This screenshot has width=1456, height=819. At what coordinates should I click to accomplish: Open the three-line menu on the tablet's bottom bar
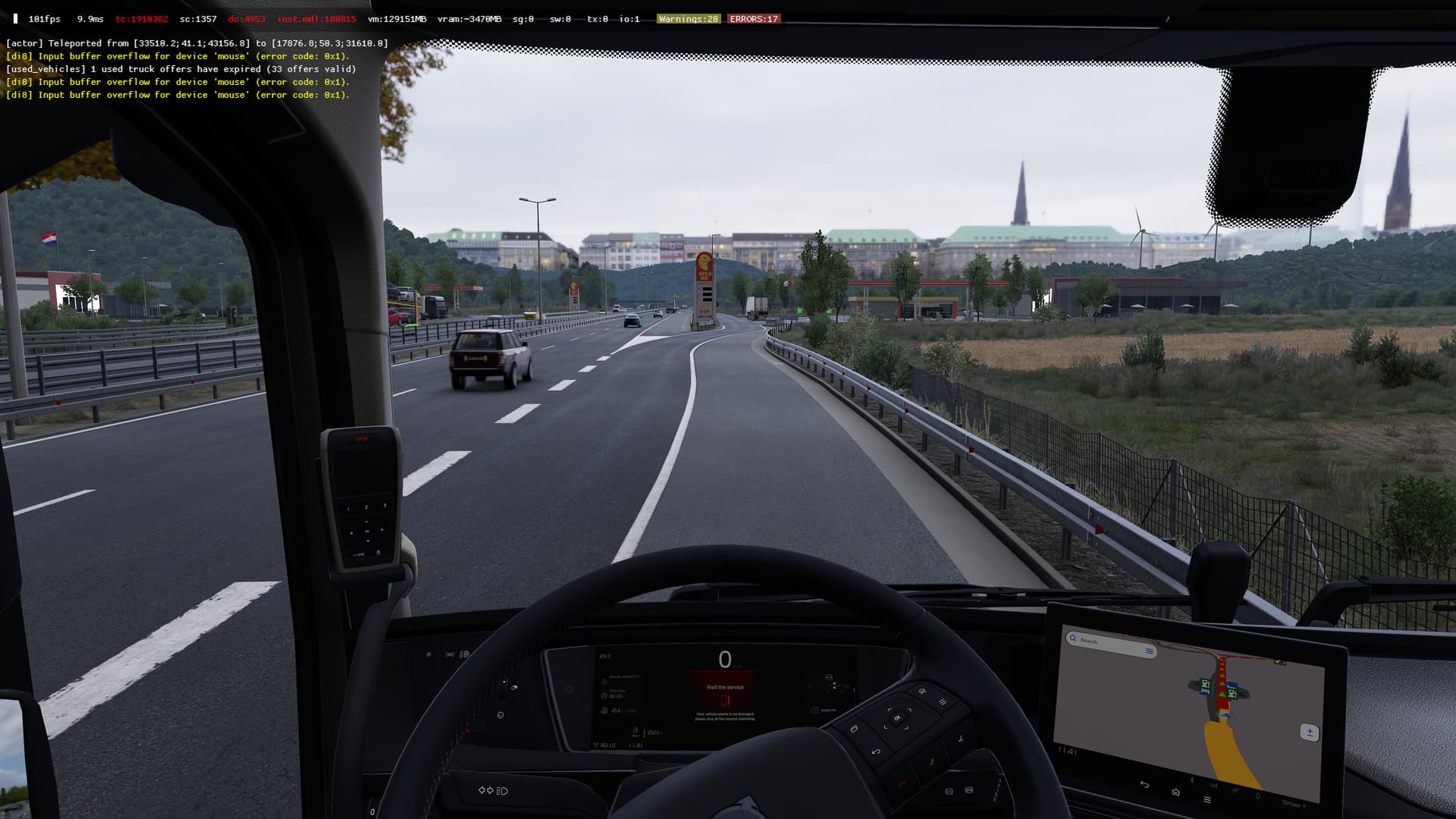1207,799
